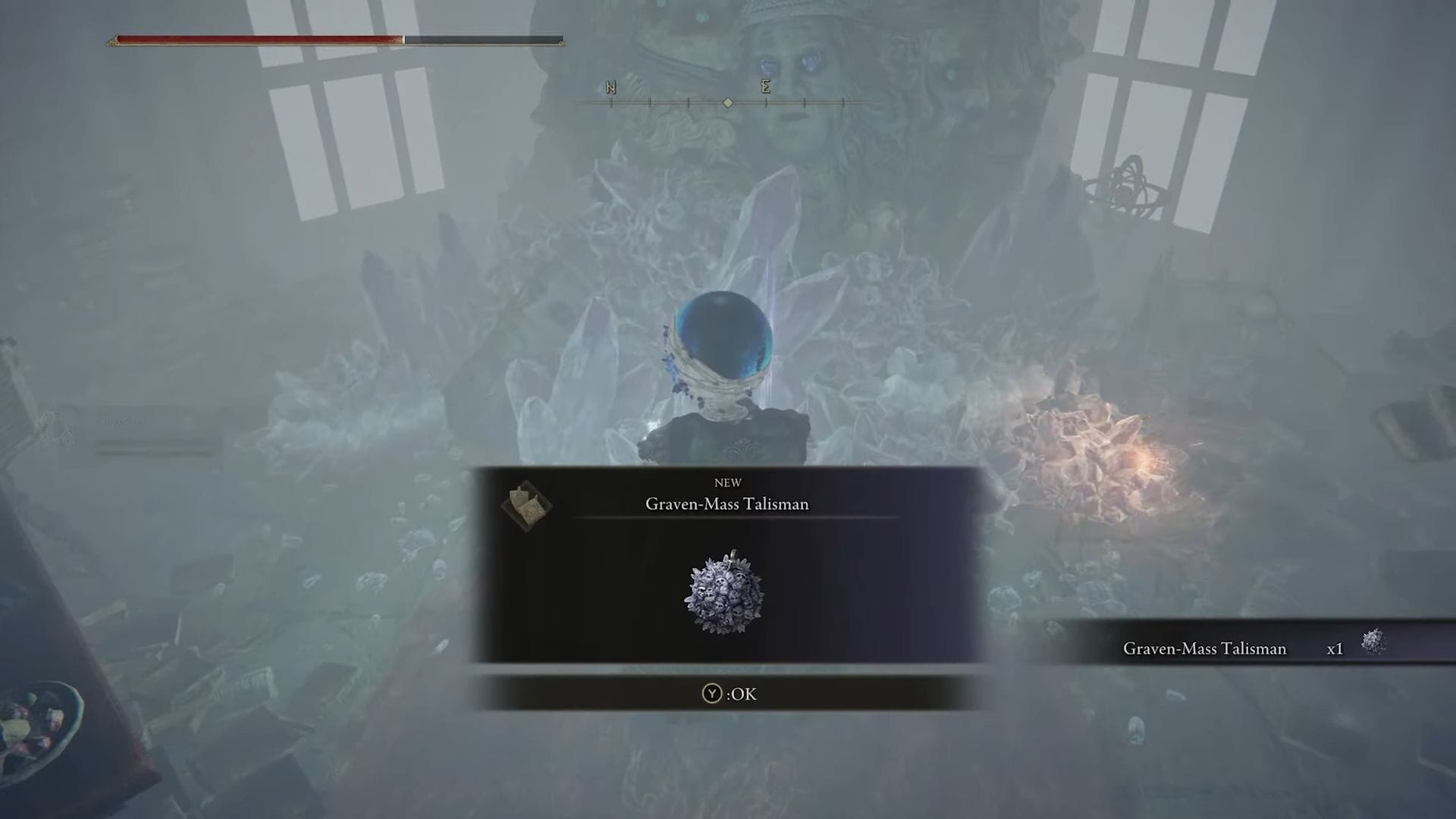Screen dimensions: 1456x819
Task: Click the talisman icon in the pickup notification
Action: point(1374,644)
